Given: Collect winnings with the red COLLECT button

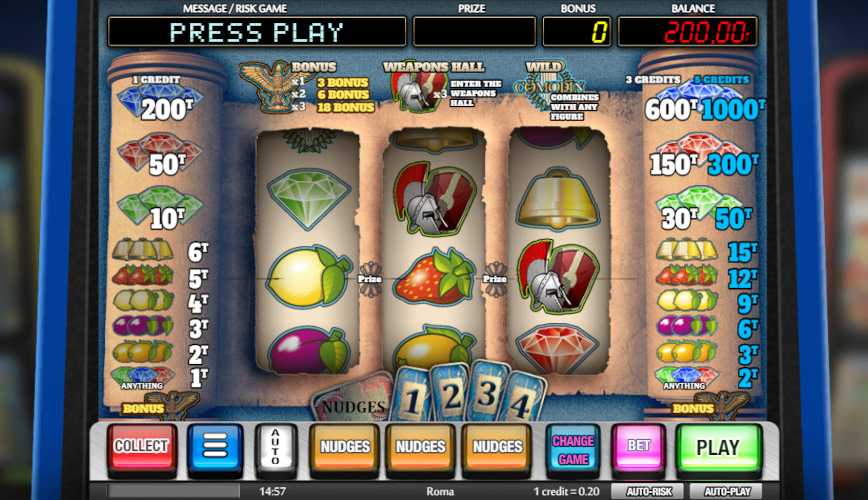Looking at the screenshot, I should pos(141,448).
